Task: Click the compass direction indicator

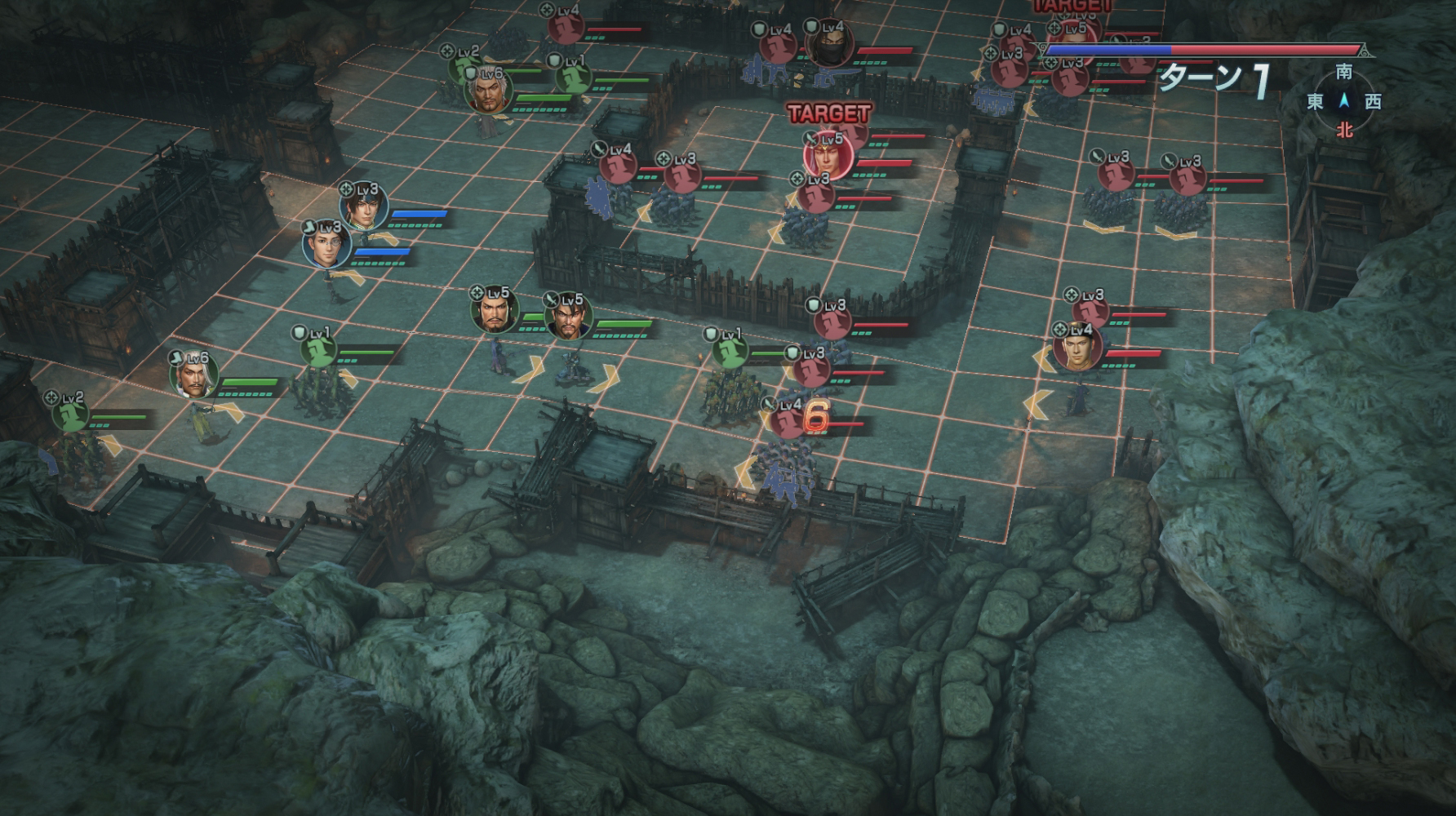Action: (x=1343, y=101)
